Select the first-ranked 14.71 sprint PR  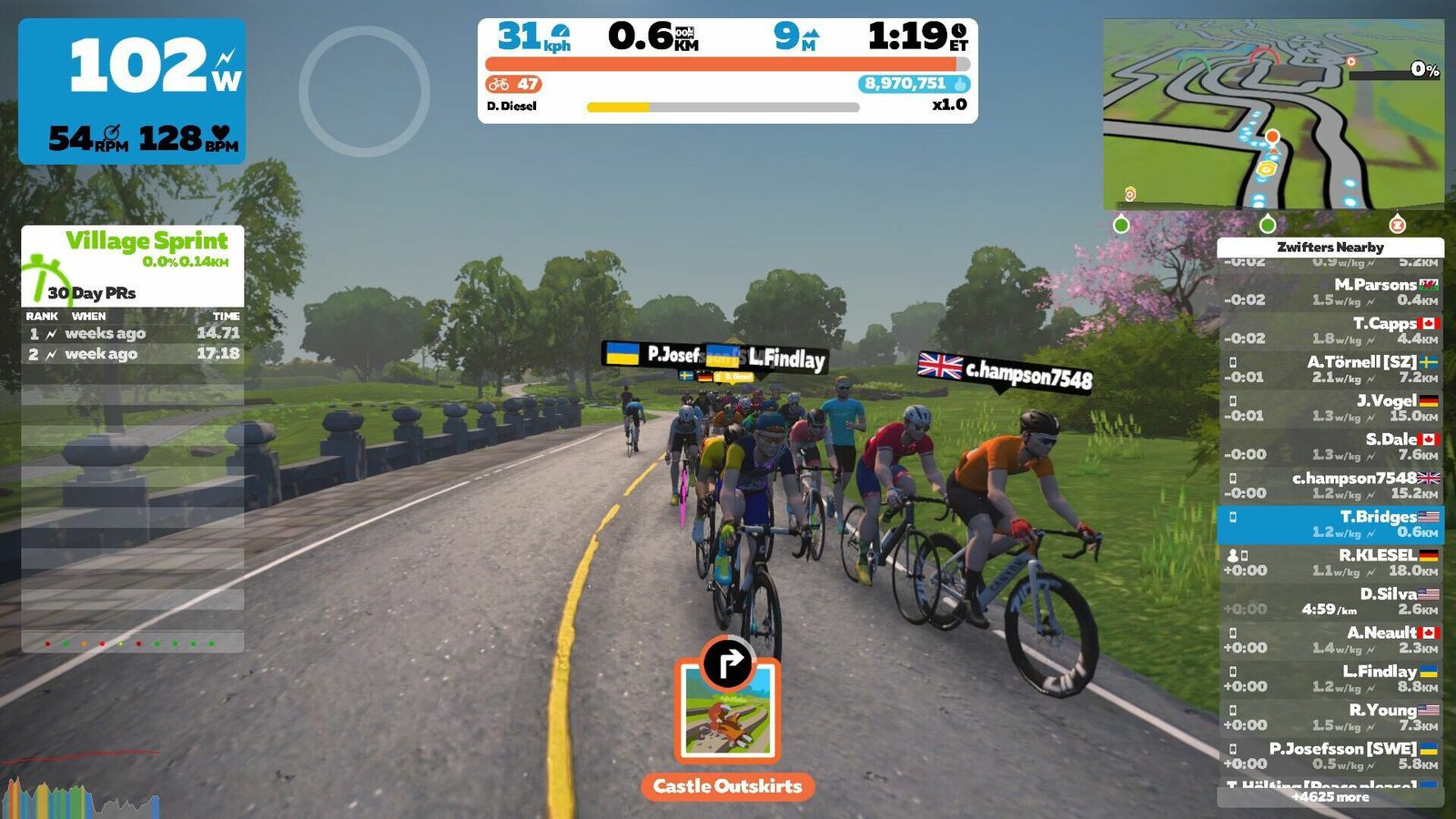[x=133, y=333]
